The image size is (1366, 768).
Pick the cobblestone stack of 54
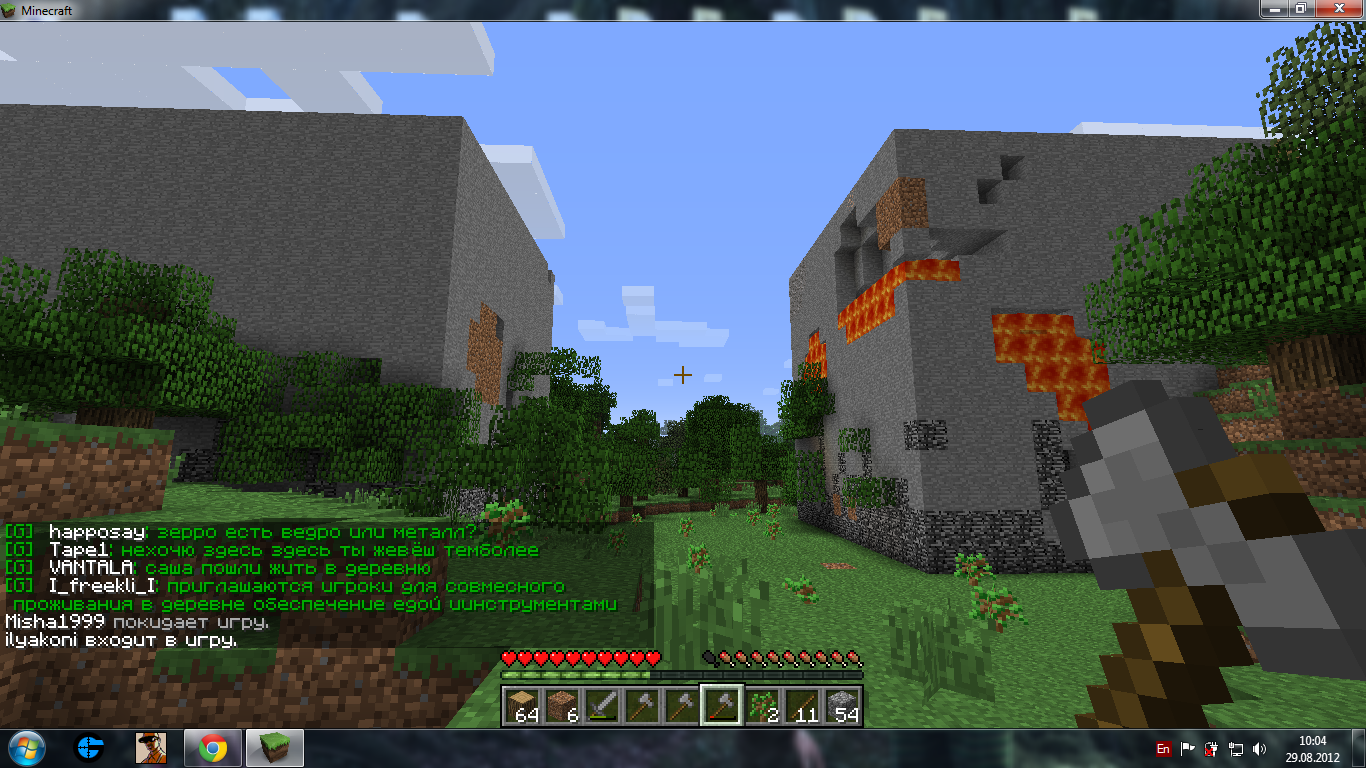(x=842, y=706)
